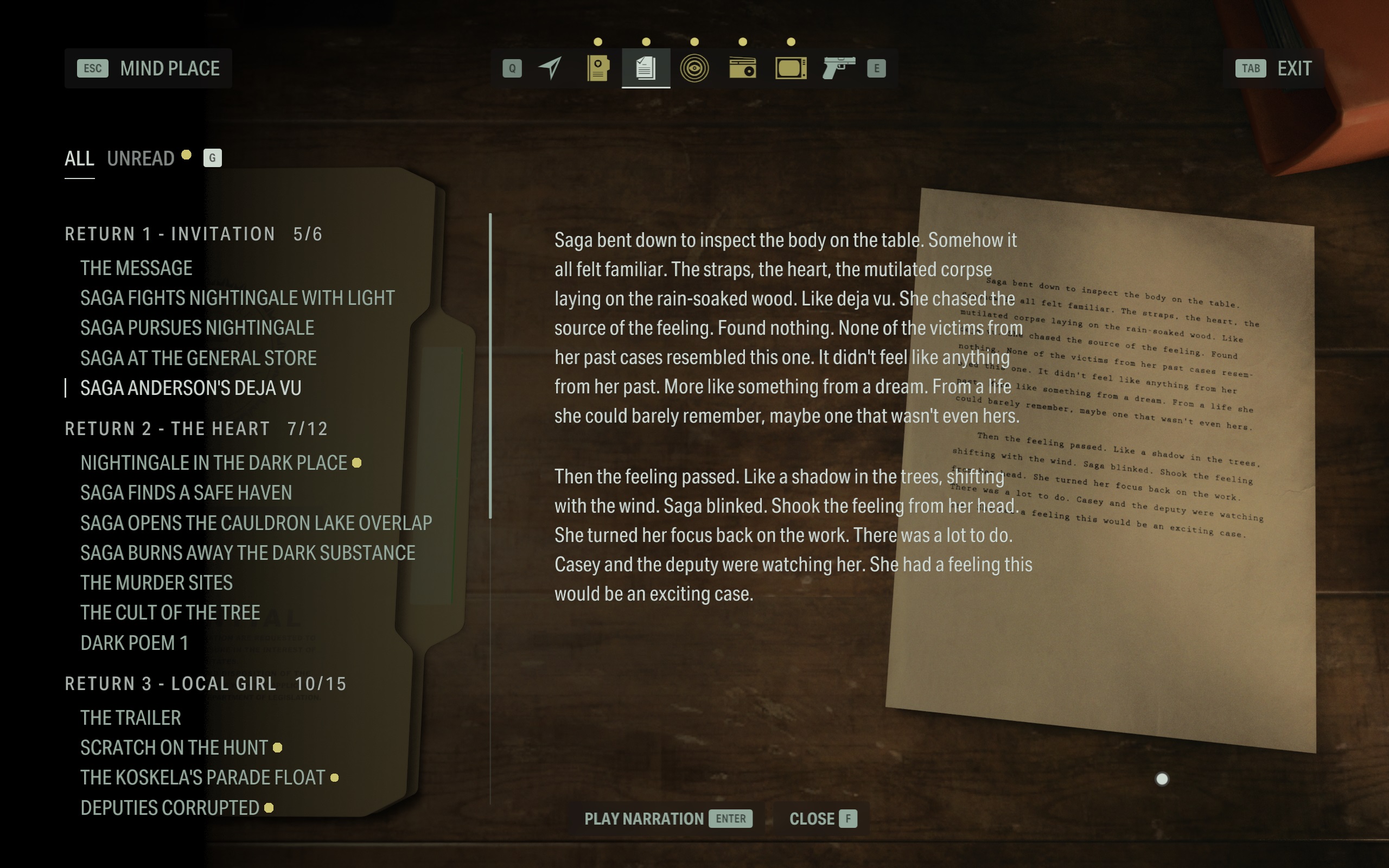
Task: Select Saga Fights Nightingale With Light
Action: pyautogui.click(x=237, y=298)
